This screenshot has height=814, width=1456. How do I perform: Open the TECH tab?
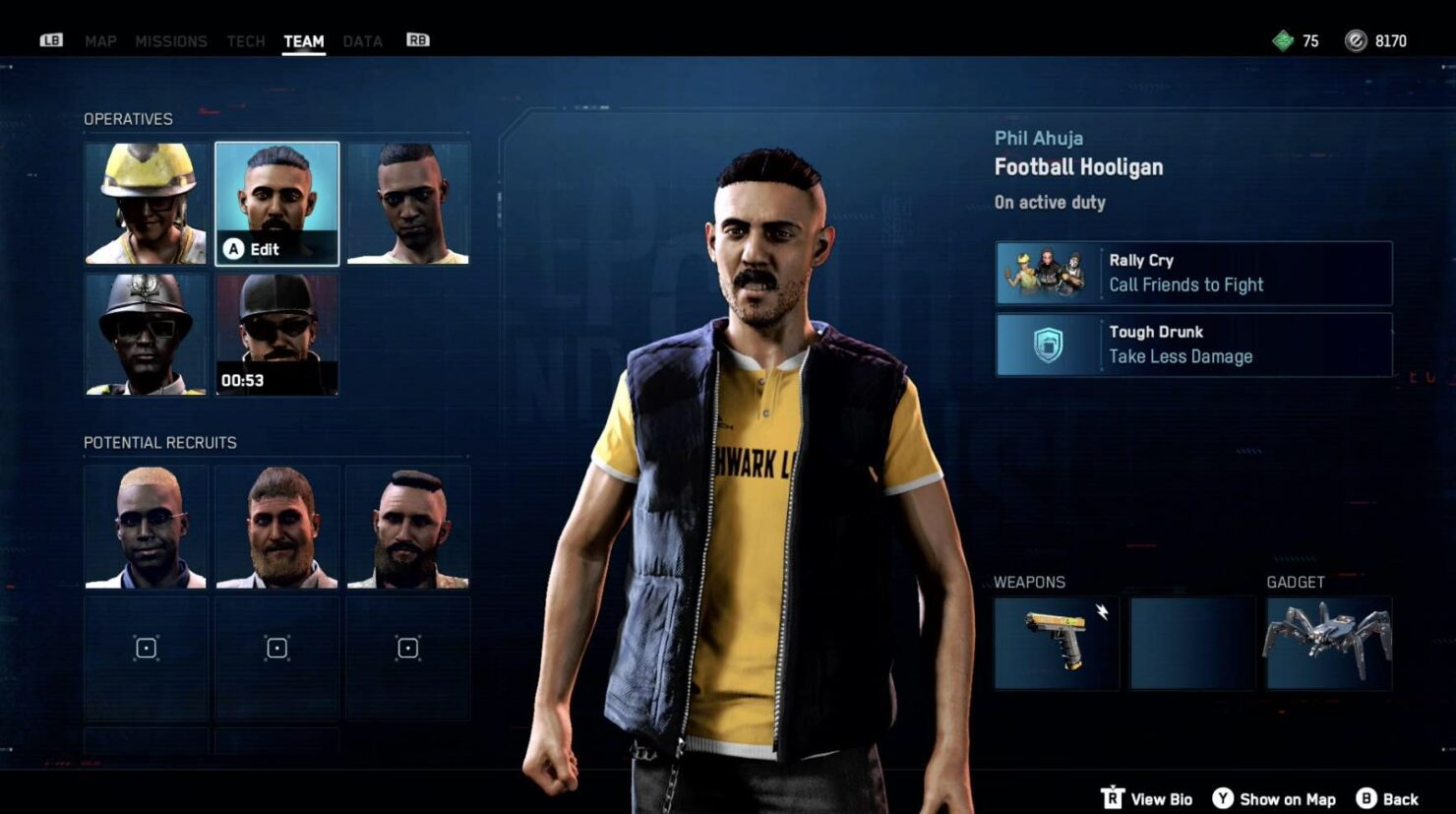tap(245, 40)
